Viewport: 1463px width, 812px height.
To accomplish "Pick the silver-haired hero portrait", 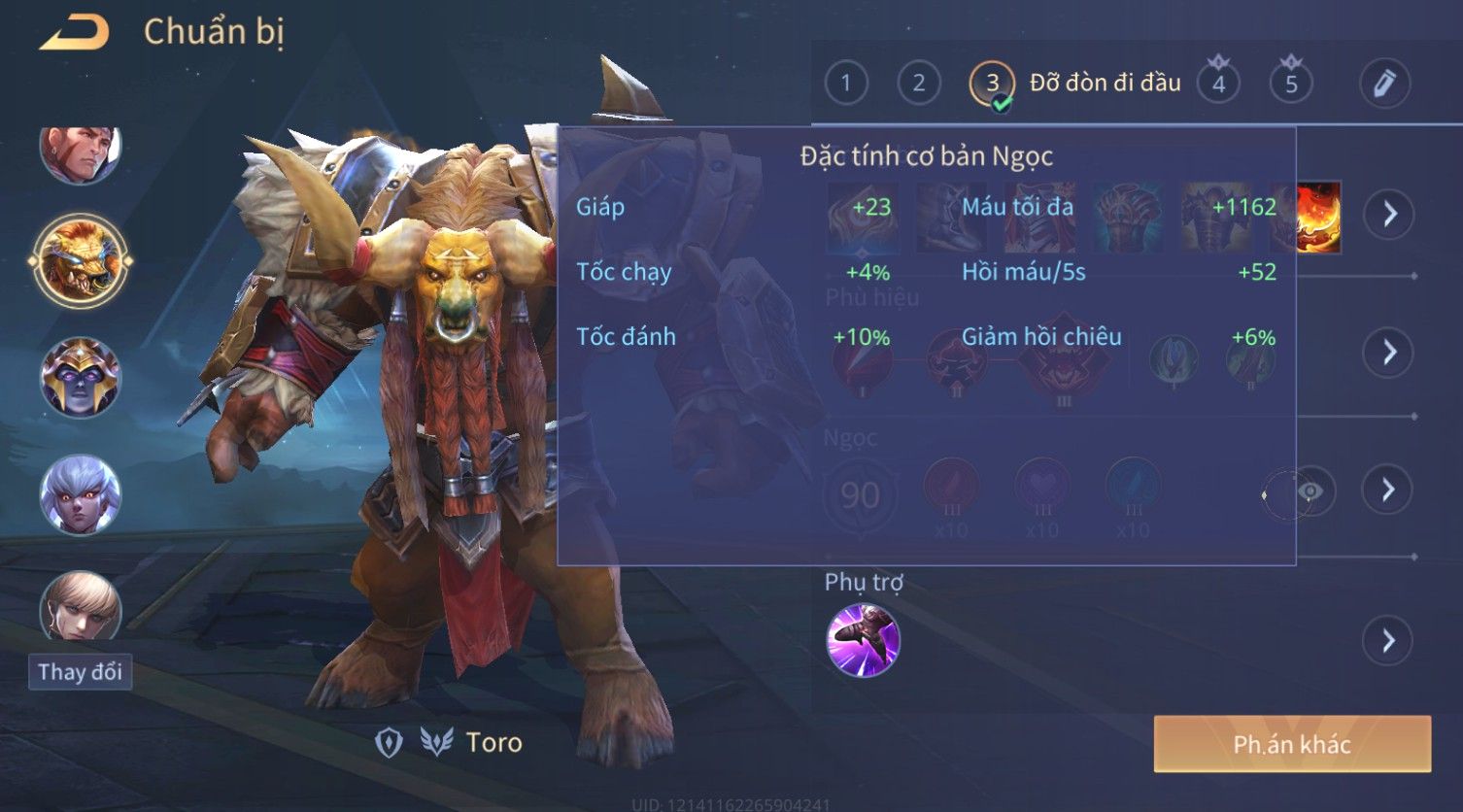I will [80, 494].
